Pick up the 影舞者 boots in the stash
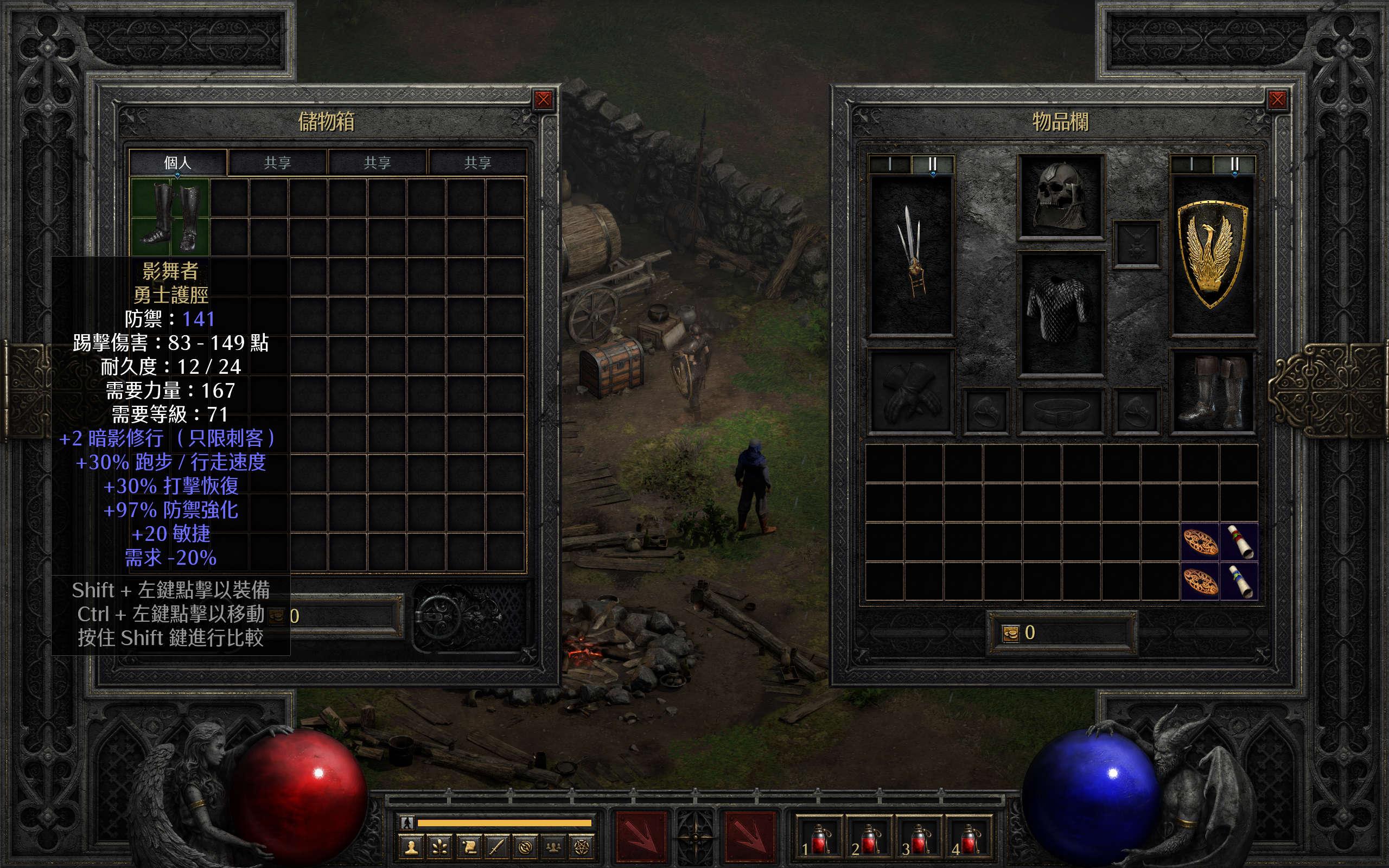This screenshot has height=868, width=1389. tap(170, 217)
